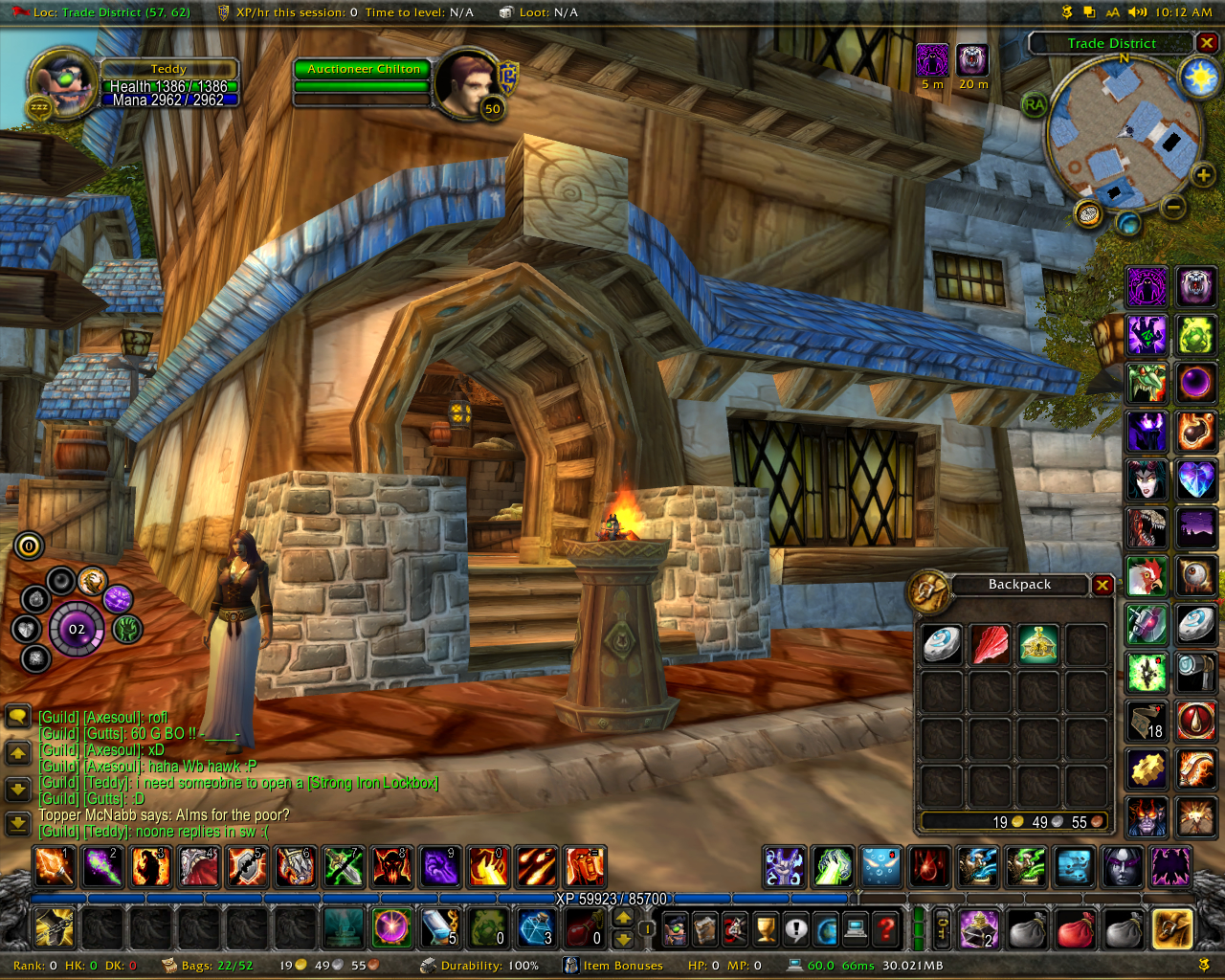Click the sun day/night indicator button
The width and height of the screenshot is (1225, 980).
coord(1200,77)
